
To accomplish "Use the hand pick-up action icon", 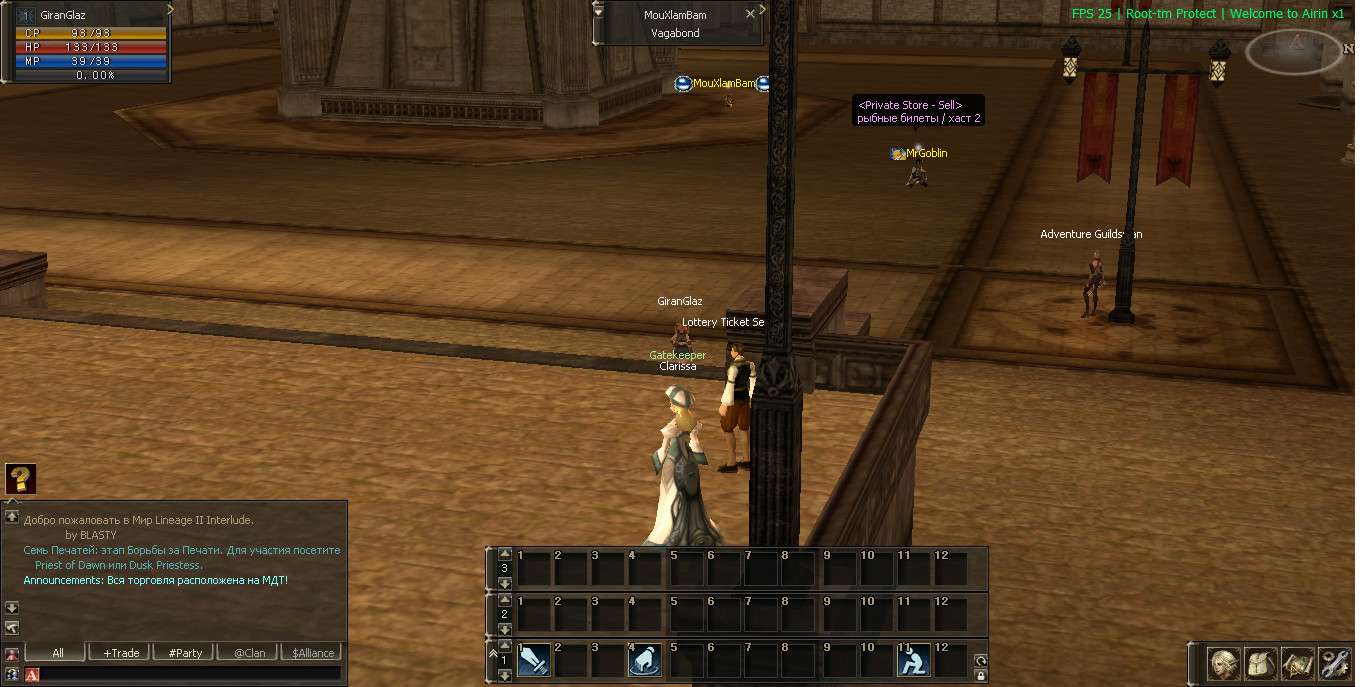I will 645,660.
